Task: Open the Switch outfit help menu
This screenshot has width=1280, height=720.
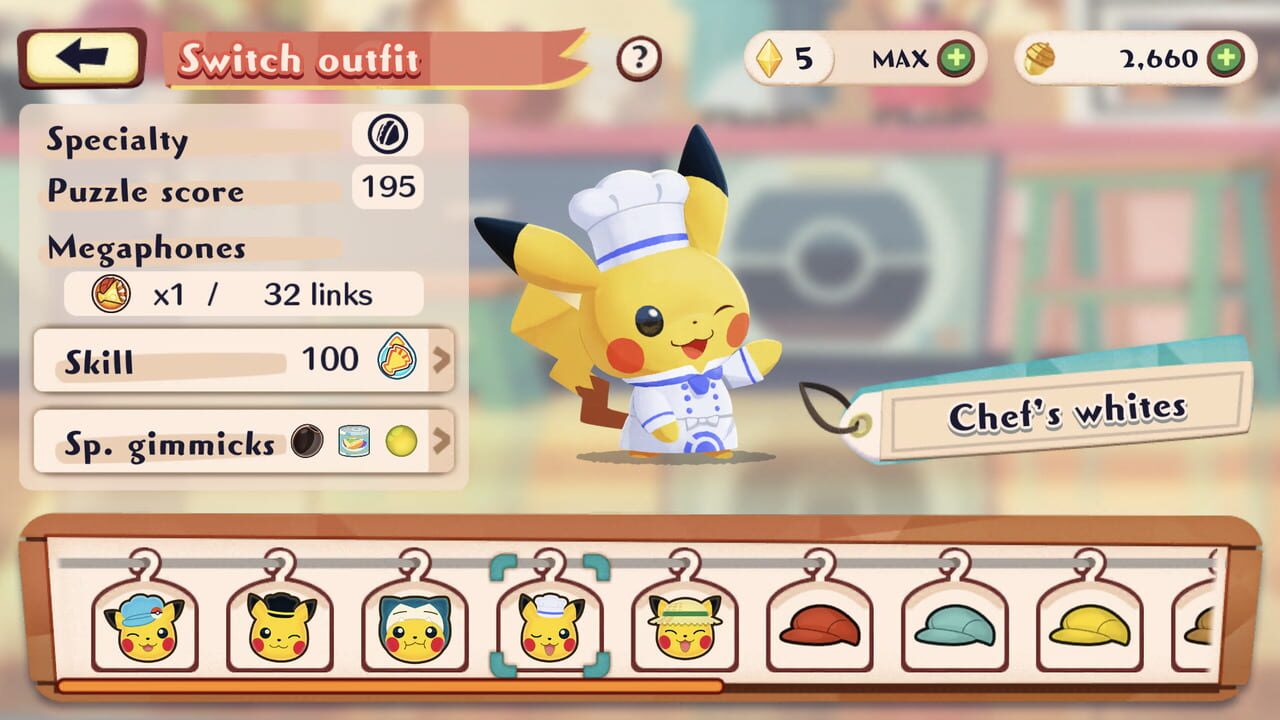Action: 639,56
